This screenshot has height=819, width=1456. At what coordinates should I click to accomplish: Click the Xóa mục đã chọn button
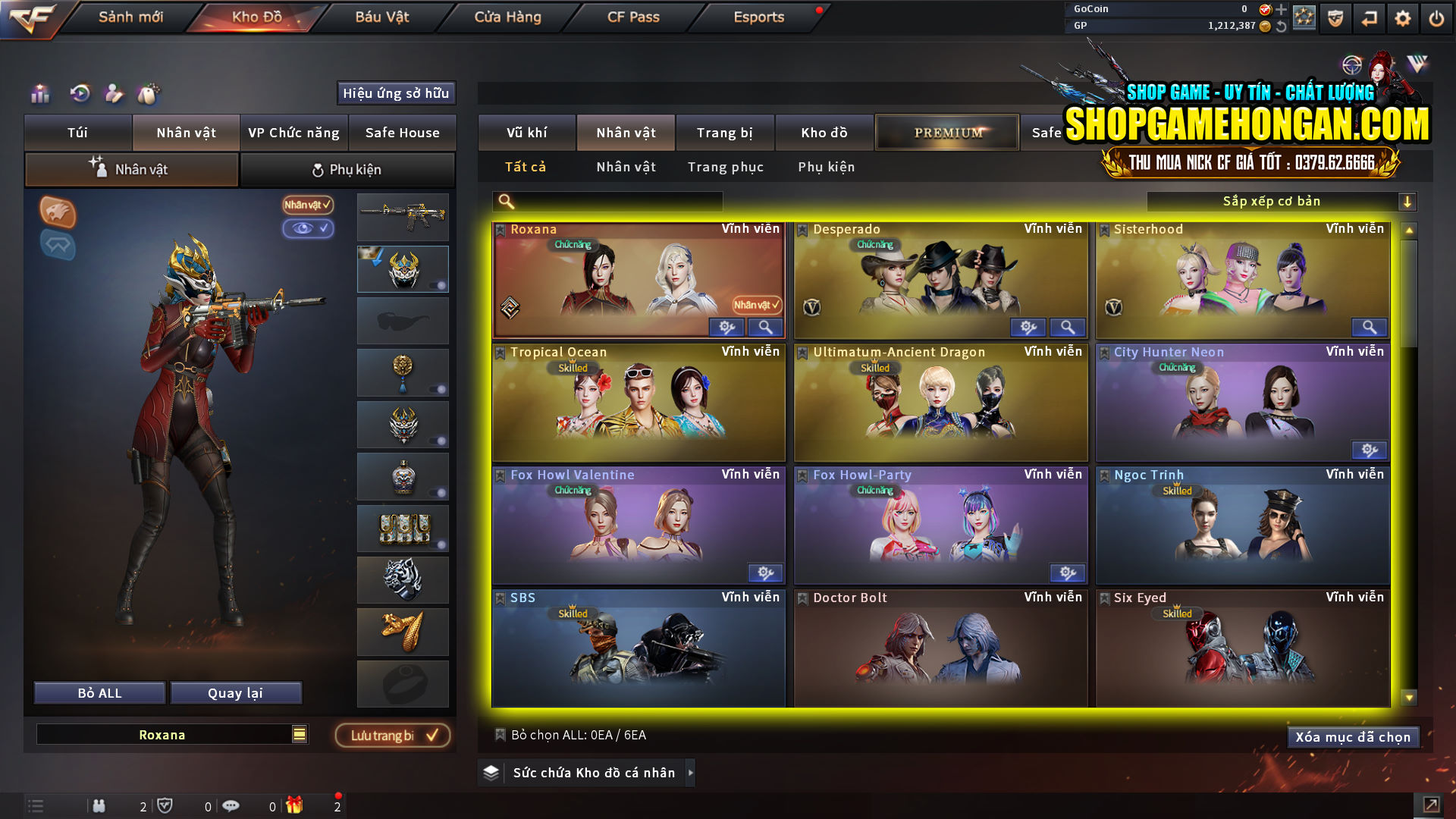click(x=1353, y=736)
